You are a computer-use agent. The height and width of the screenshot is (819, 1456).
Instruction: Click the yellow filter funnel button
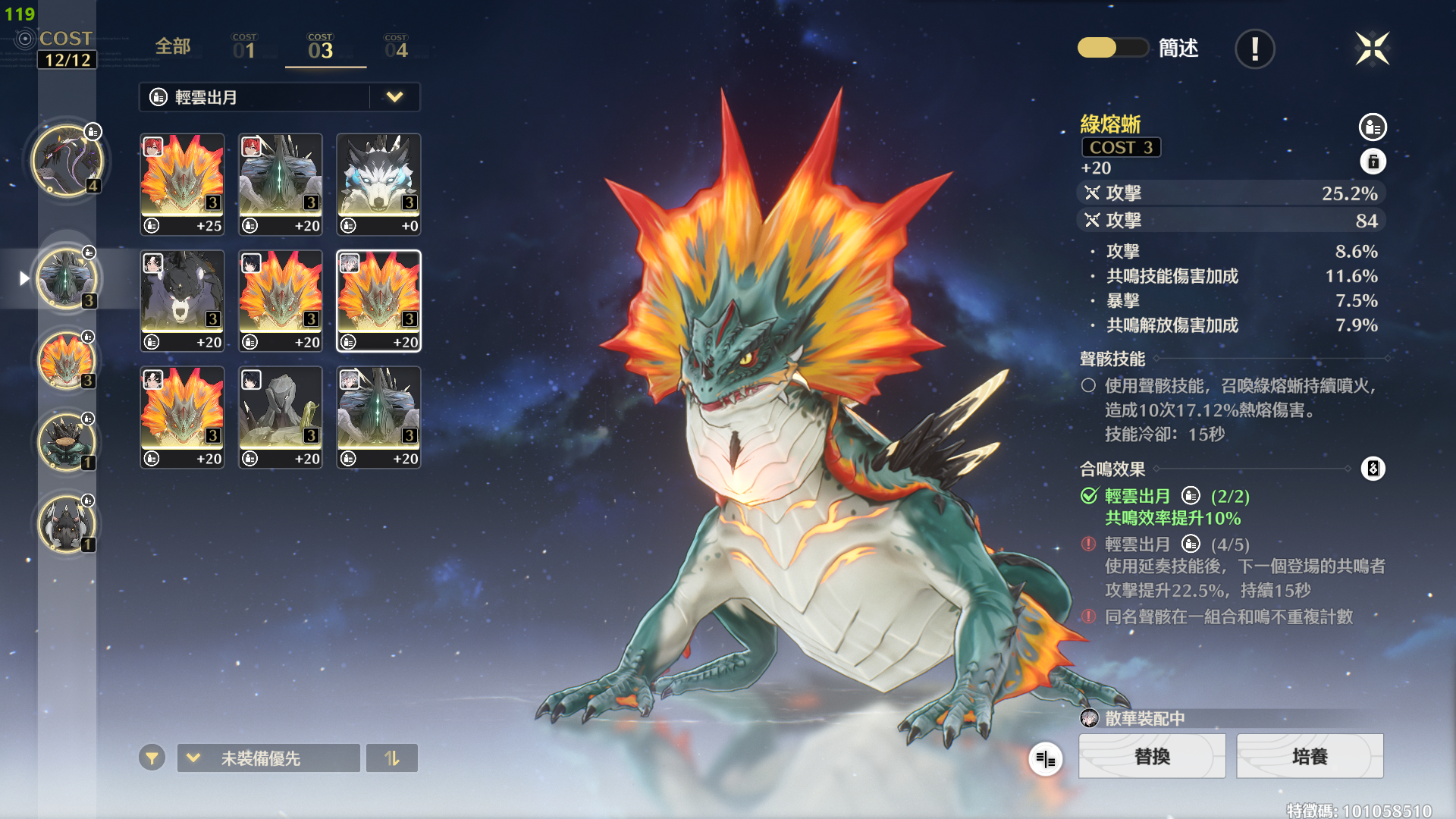click(x=152, y=758)
